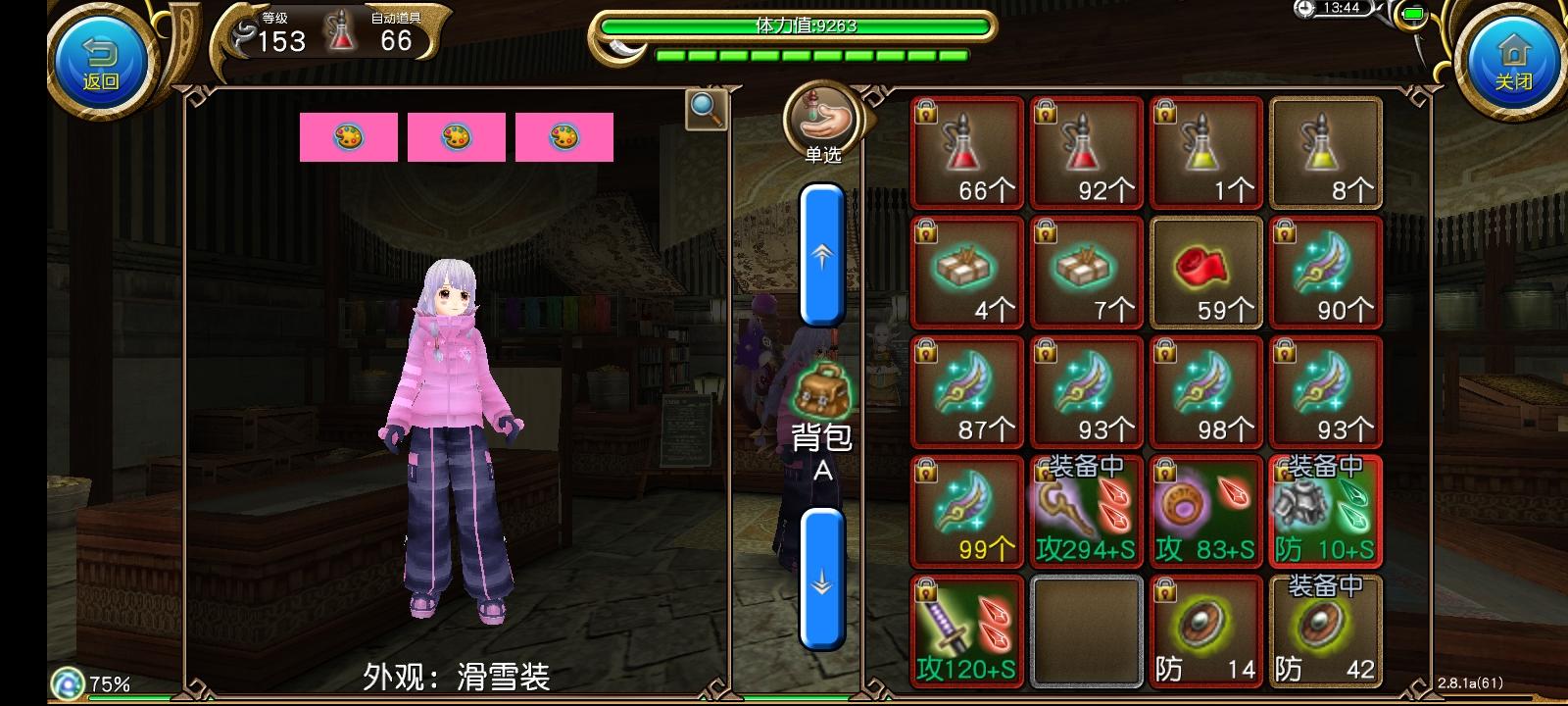Select the bundle item with 4个

point(966,274)
